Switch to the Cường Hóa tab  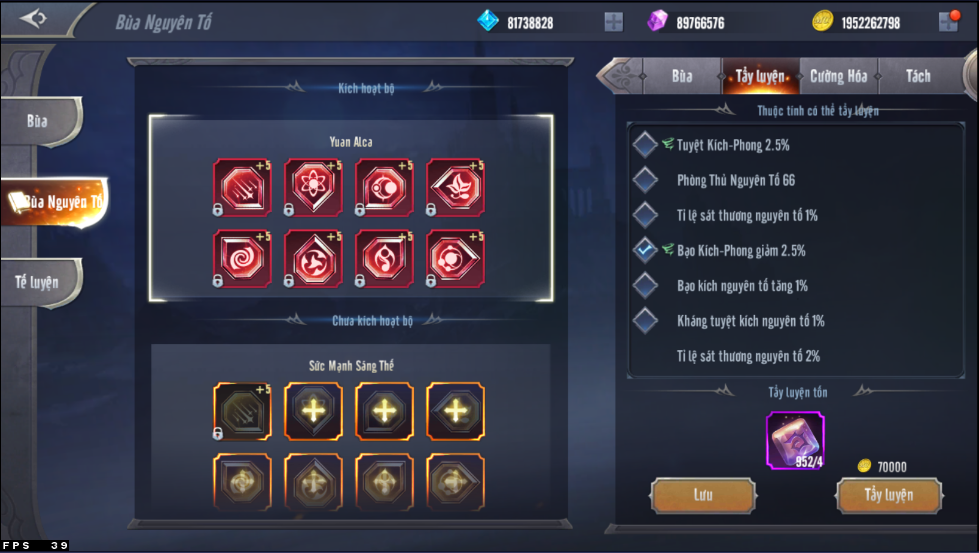click(x=838, y=76)
